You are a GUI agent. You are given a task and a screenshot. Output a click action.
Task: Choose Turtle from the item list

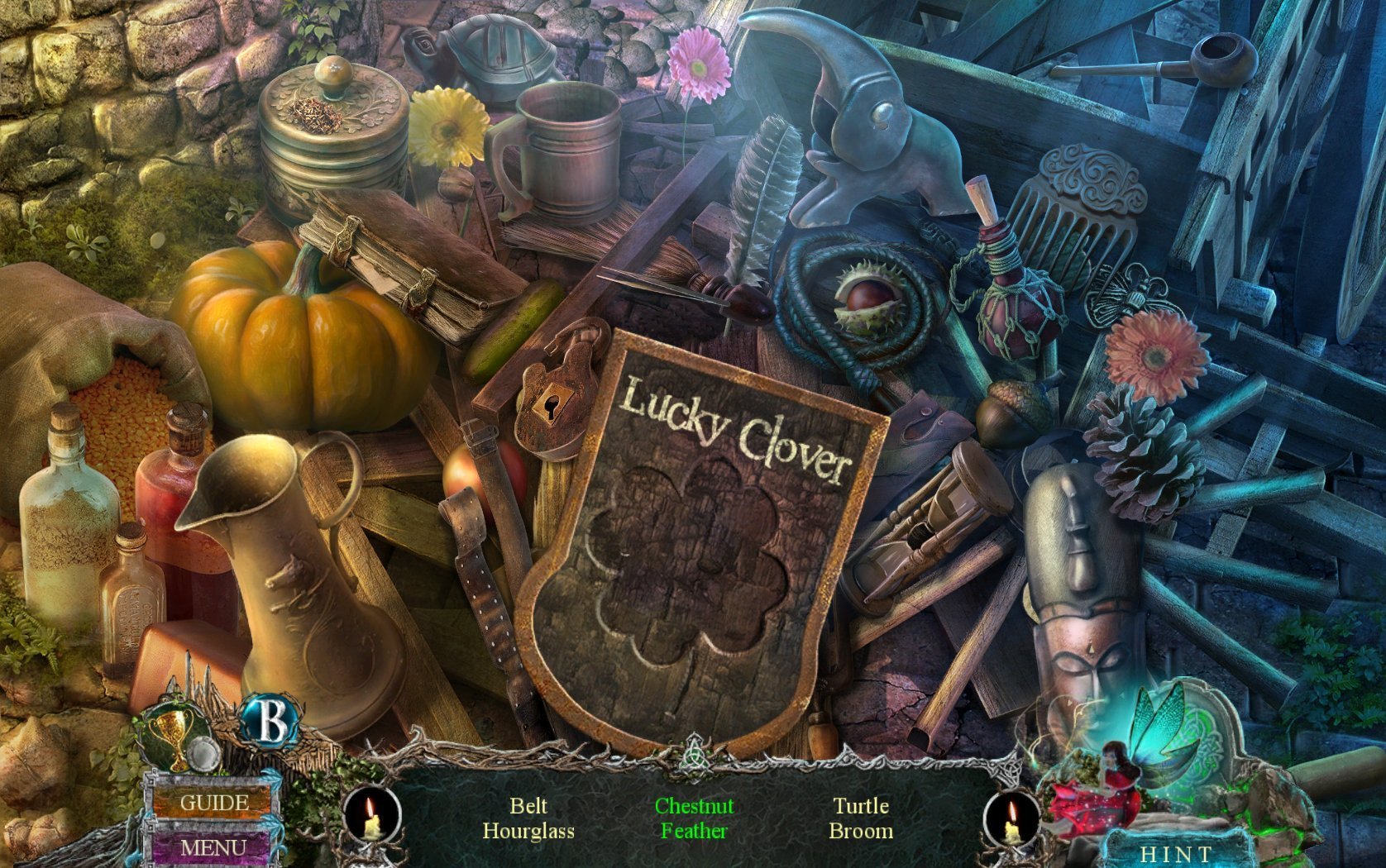click(860, 805)
